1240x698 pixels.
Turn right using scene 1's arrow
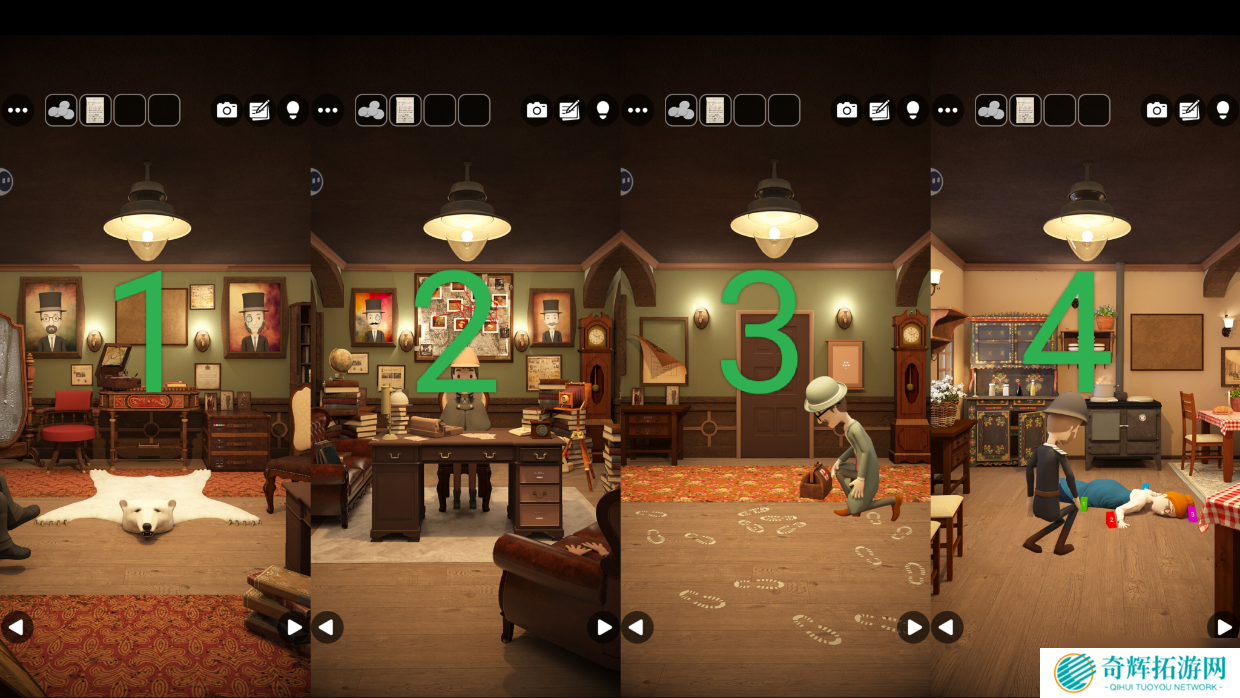(x=293, y=627)
